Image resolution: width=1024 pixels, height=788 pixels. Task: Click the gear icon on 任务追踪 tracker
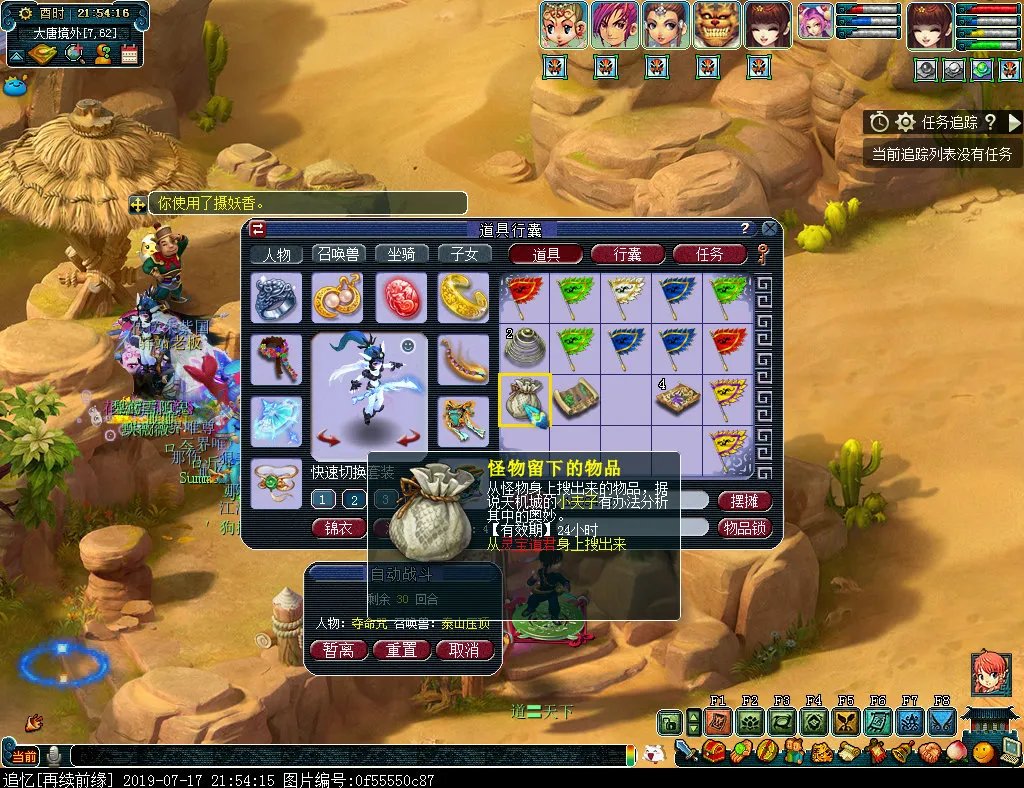pos(905,122)
